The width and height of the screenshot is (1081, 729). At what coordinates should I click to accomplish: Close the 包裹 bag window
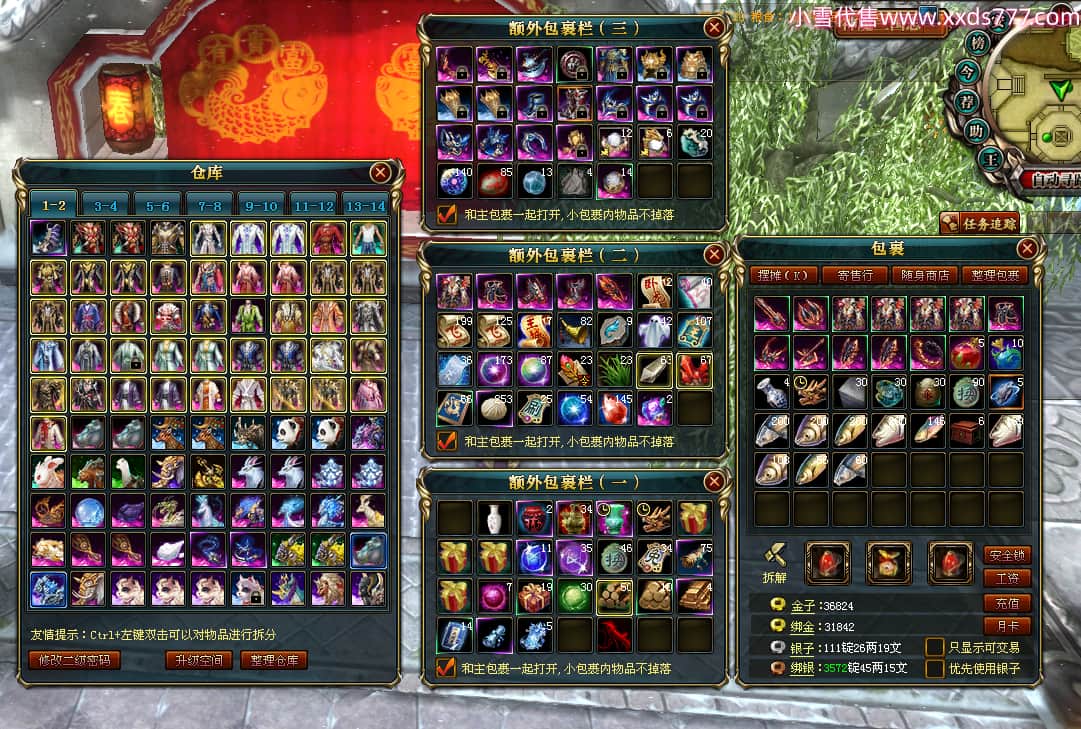click(x=1027, y=249)
